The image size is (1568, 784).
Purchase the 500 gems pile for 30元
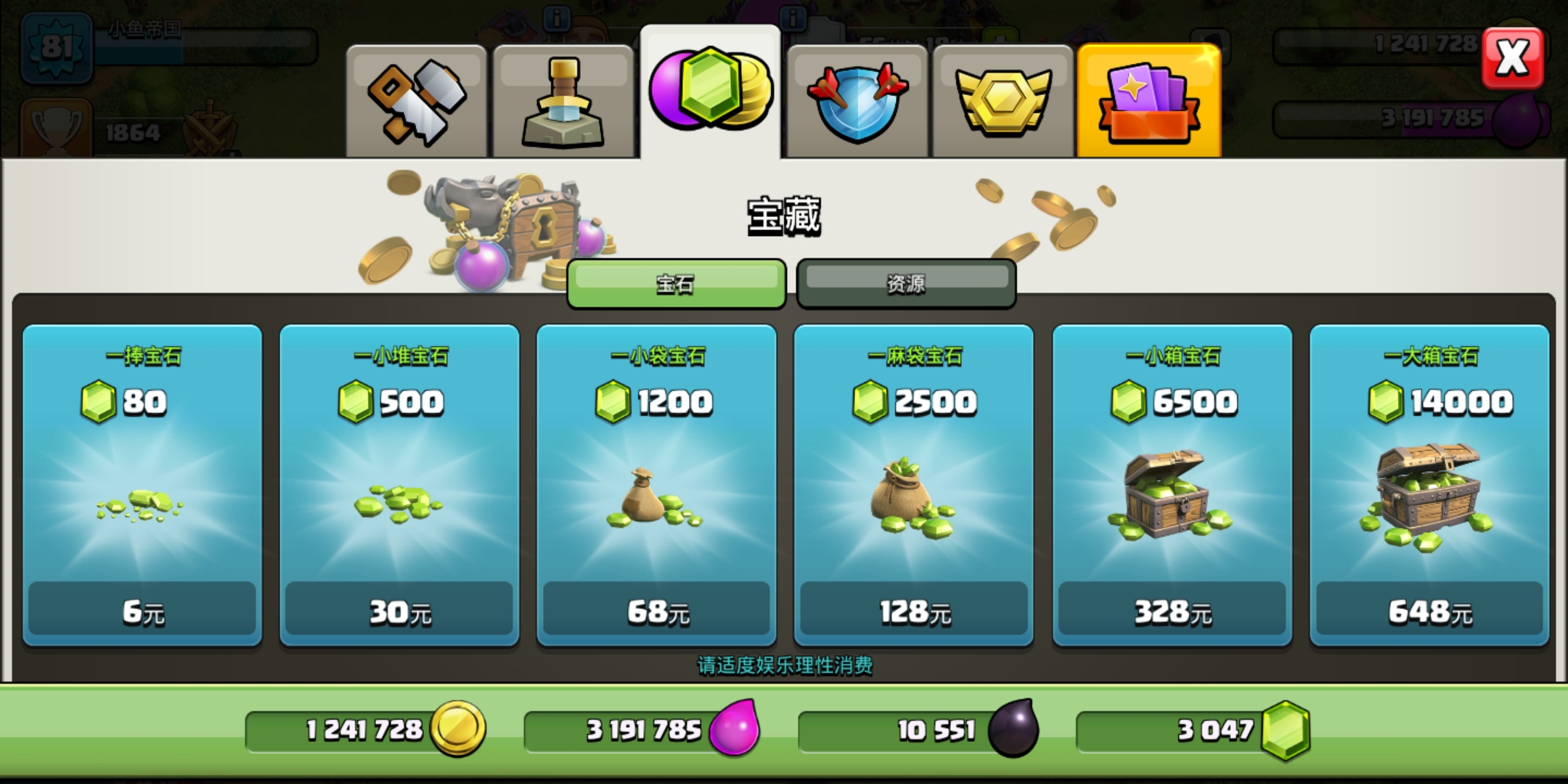(399, 484)
